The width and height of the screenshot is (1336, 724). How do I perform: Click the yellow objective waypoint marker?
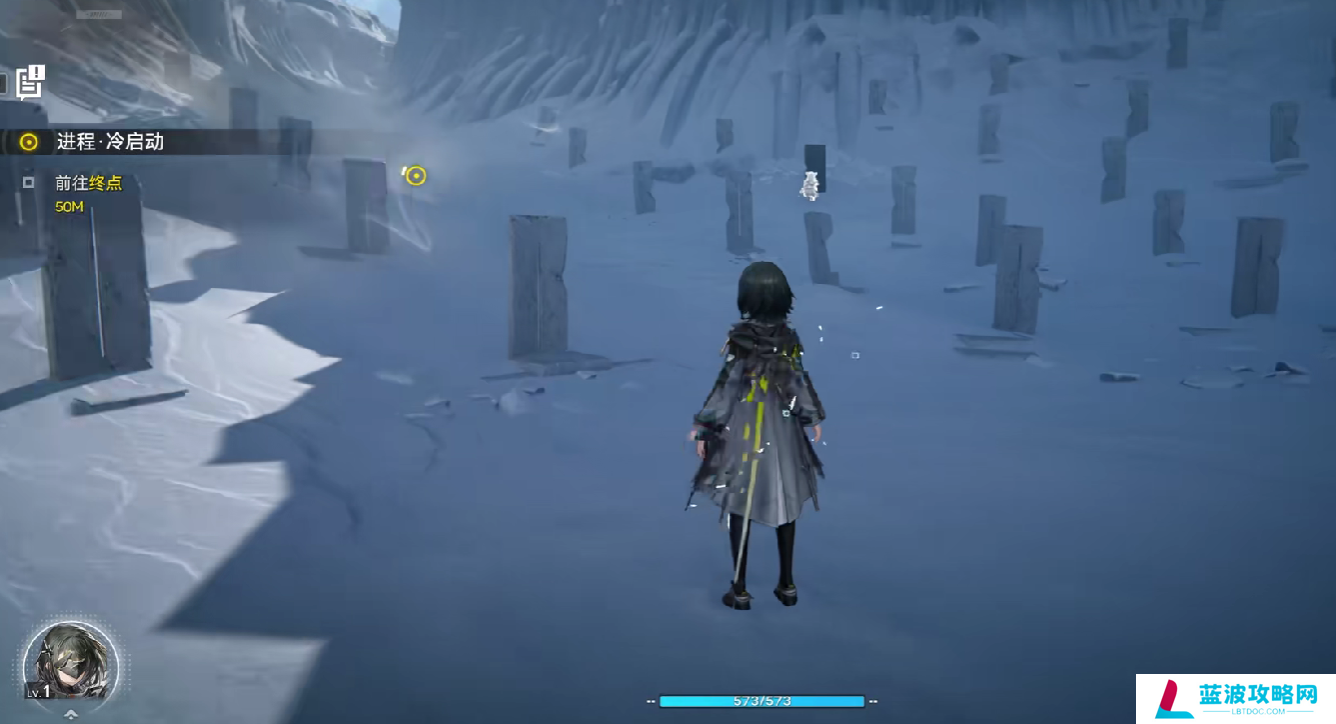click(416, 176)
